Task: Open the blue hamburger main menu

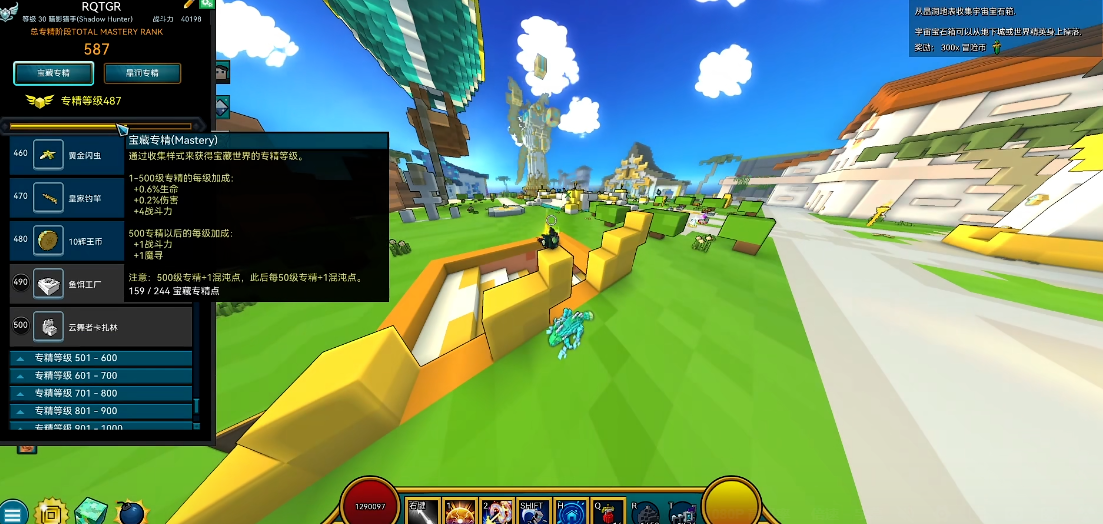Action: (x=15, y=512)
